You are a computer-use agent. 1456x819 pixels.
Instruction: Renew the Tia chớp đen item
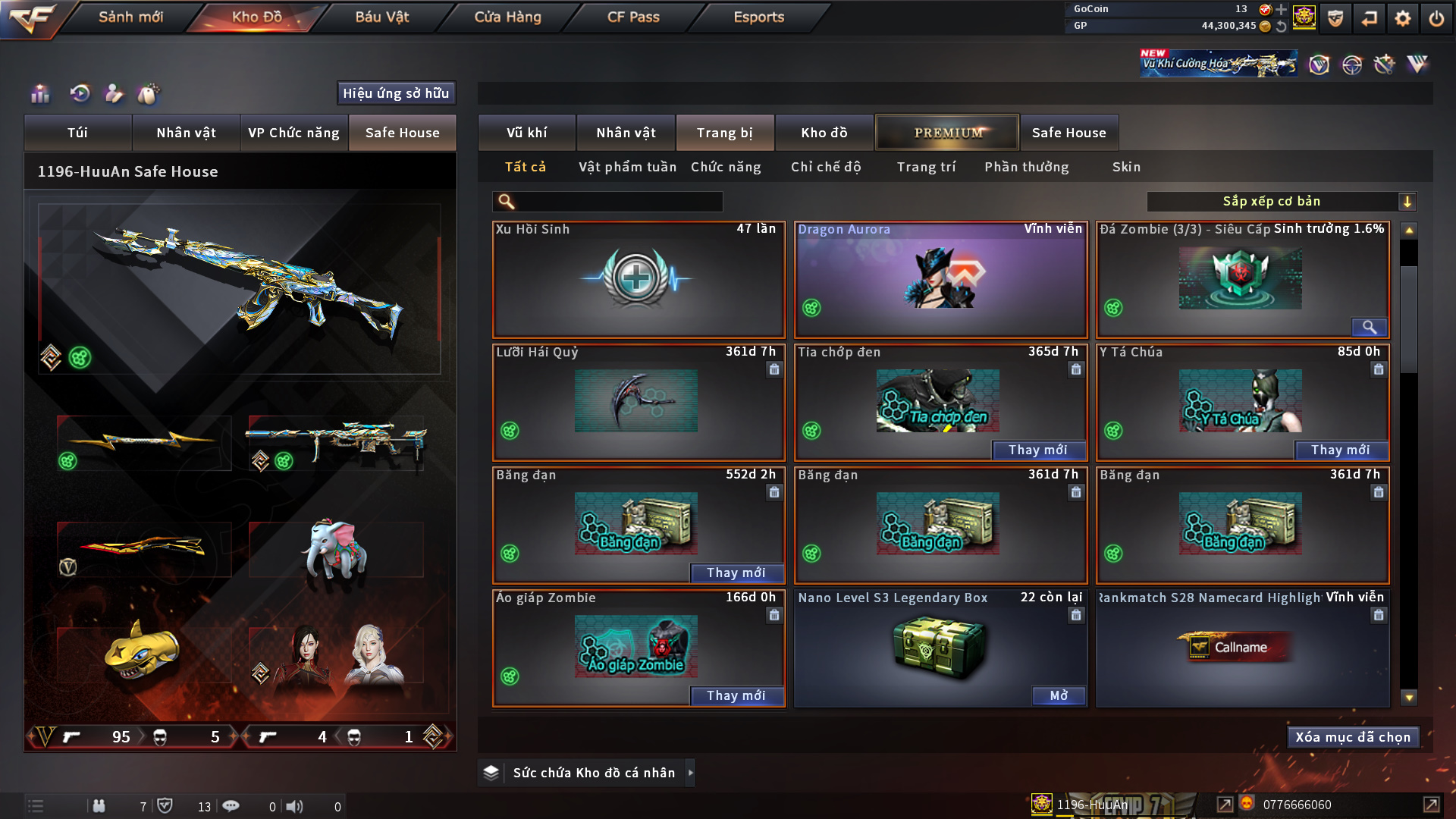[1037, 450]
